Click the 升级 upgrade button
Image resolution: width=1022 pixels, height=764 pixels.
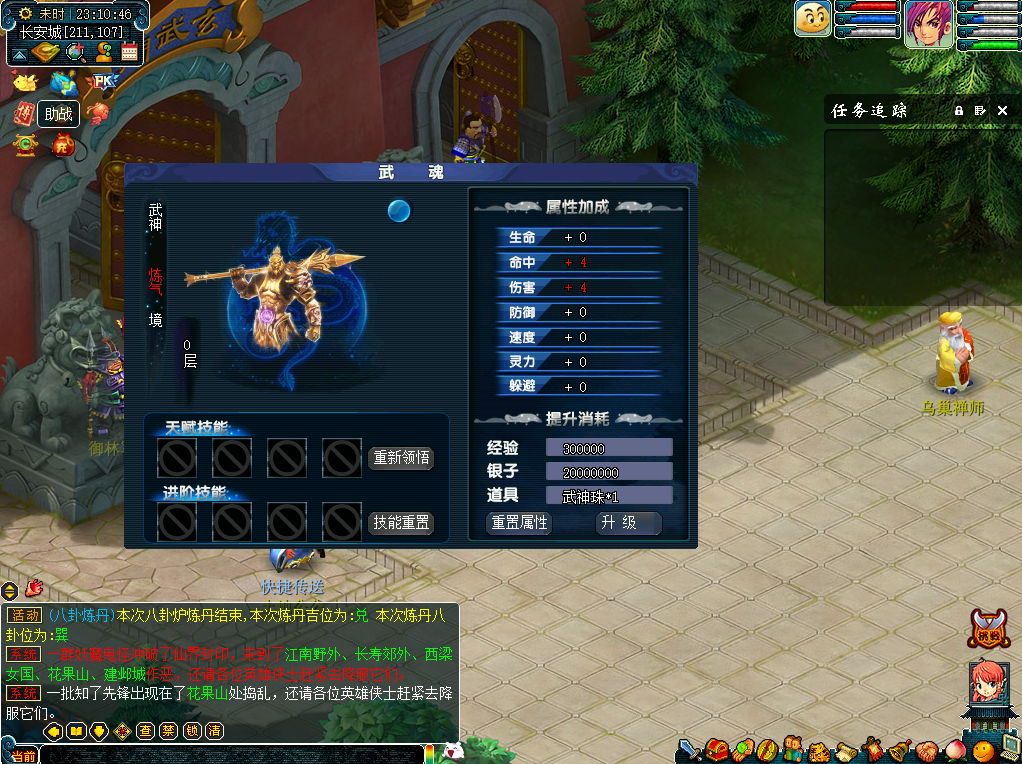[x=629, y=523]
